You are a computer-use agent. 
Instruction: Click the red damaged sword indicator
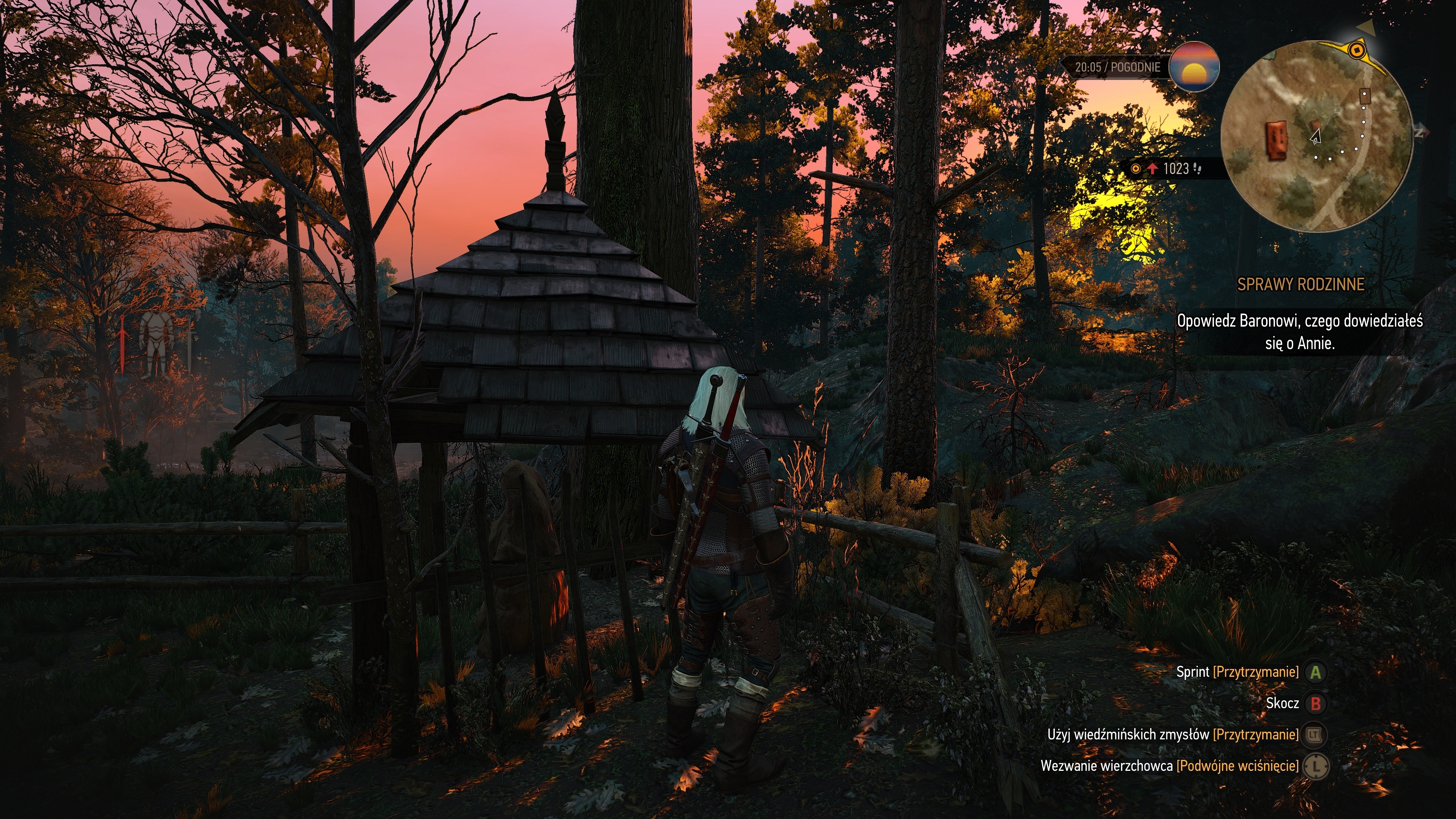pyautogui.click(x=122, y=344)
